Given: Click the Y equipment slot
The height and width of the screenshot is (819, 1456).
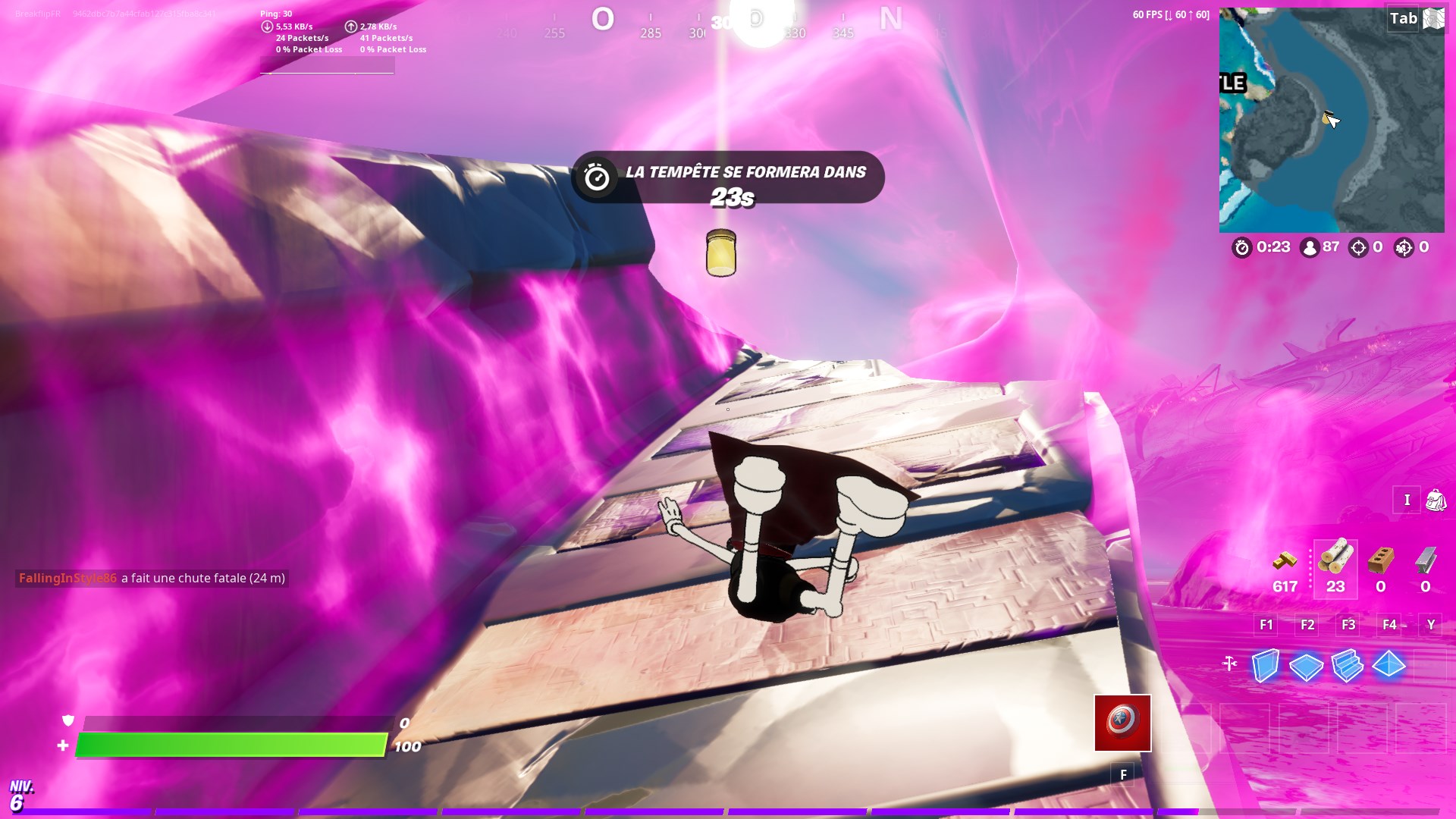Looking at the screenshot, I should (x=1430, y=625).
